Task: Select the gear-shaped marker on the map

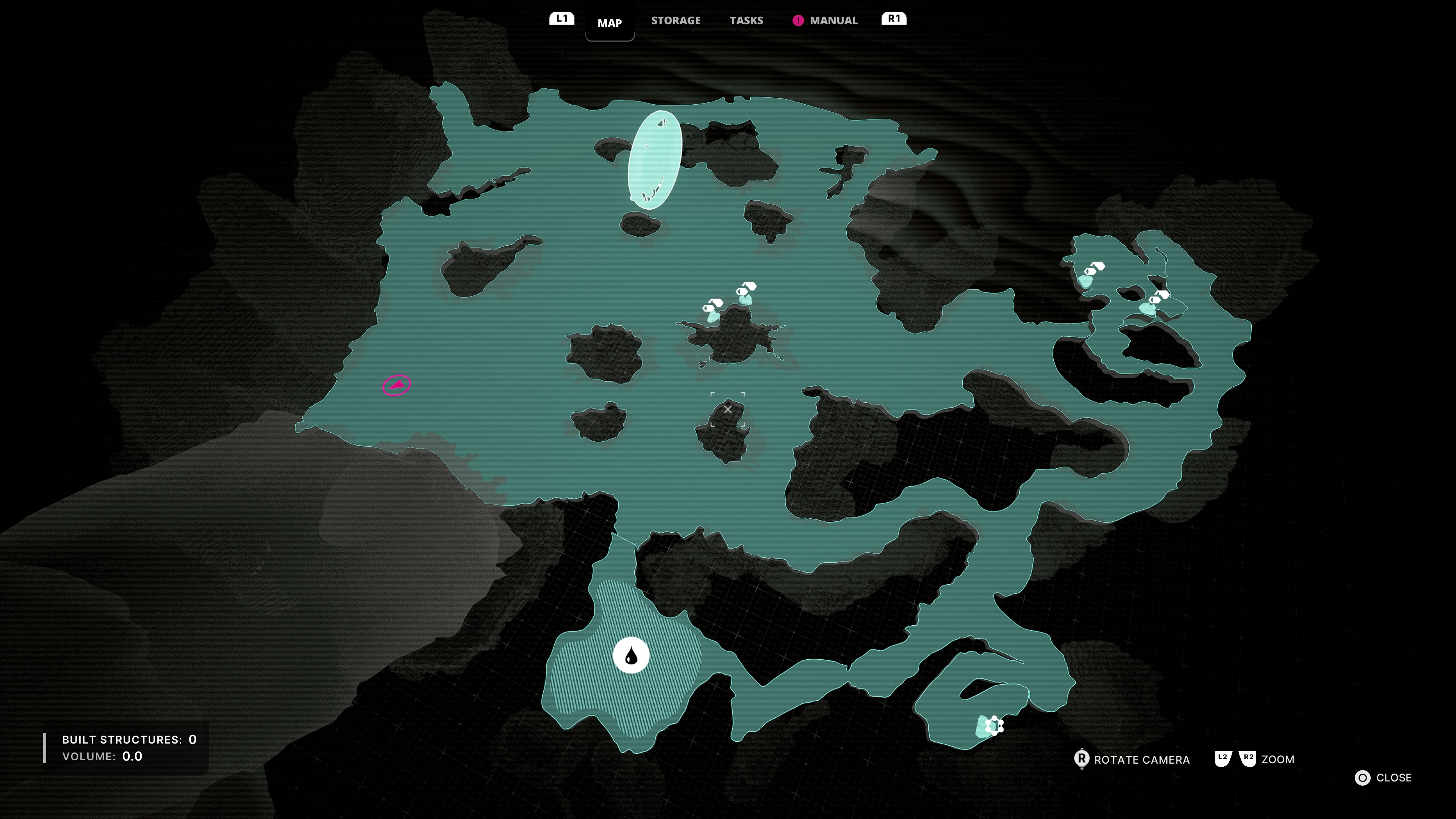Action: coord(994,725)
